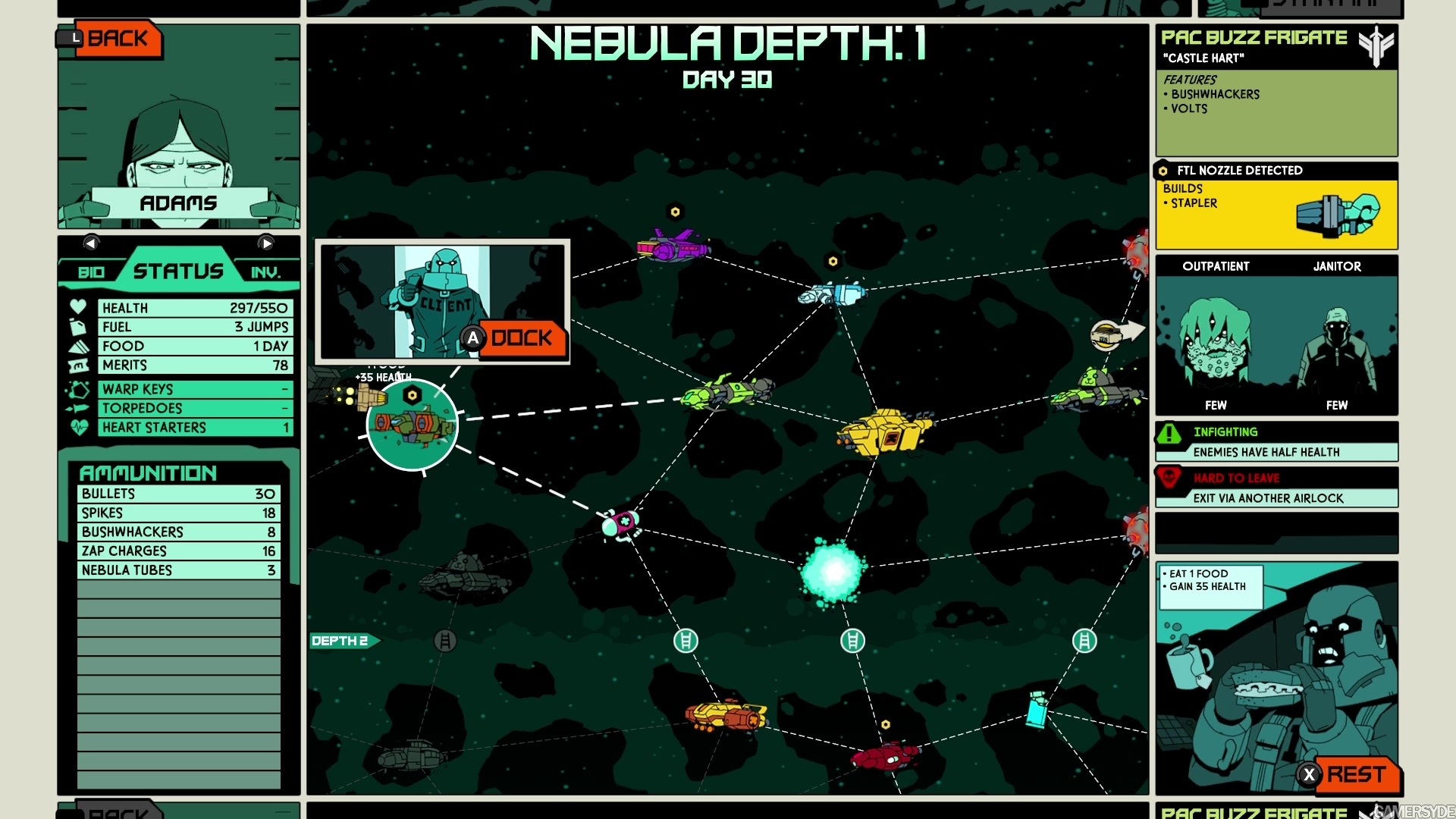Click the Merits ticket icon
This screenshot has height=819, width=1456.
click(78, 365)
